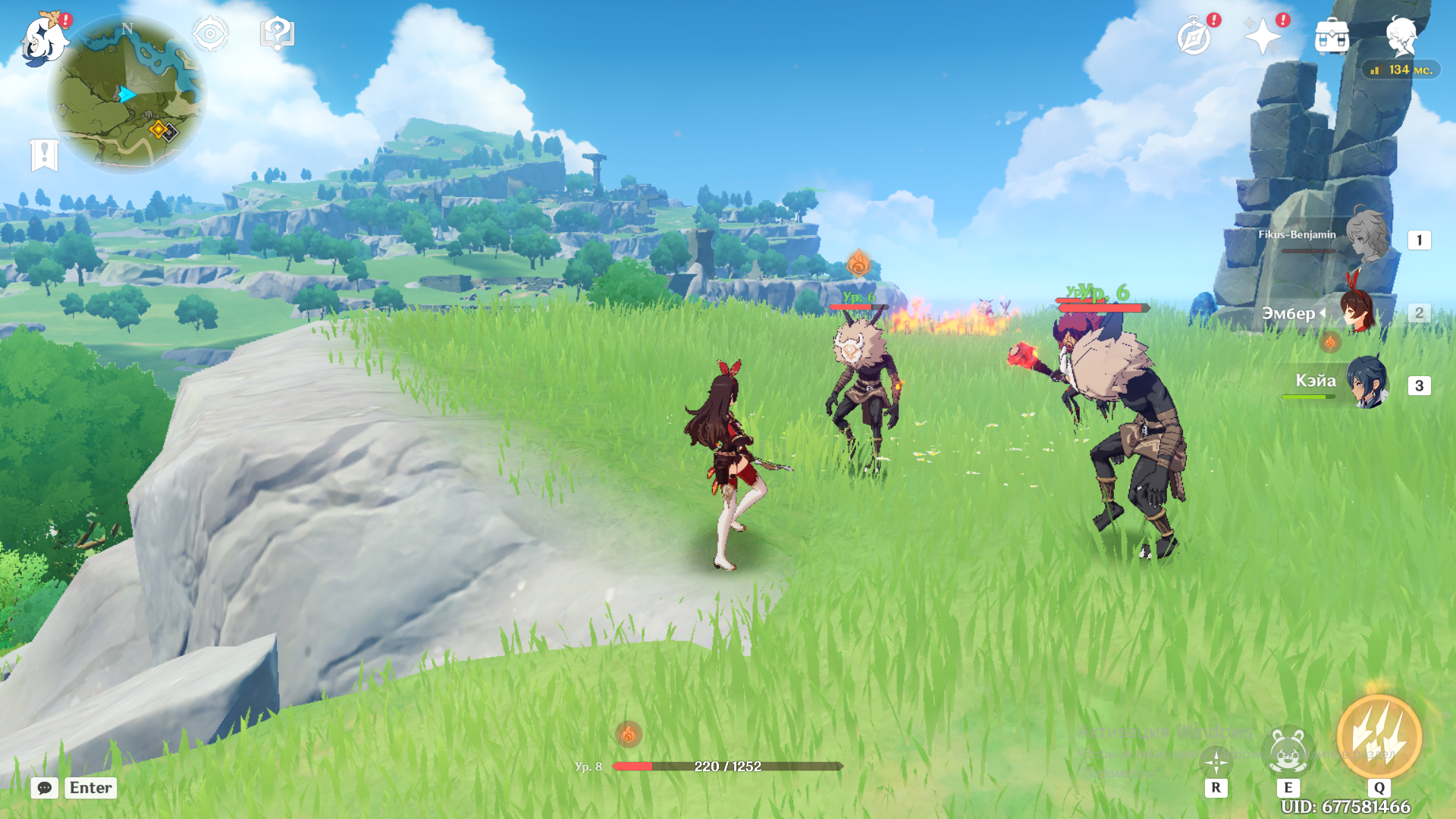Switch to party member Кэйа
The image size is (1456, 819).
(1367, 382)
